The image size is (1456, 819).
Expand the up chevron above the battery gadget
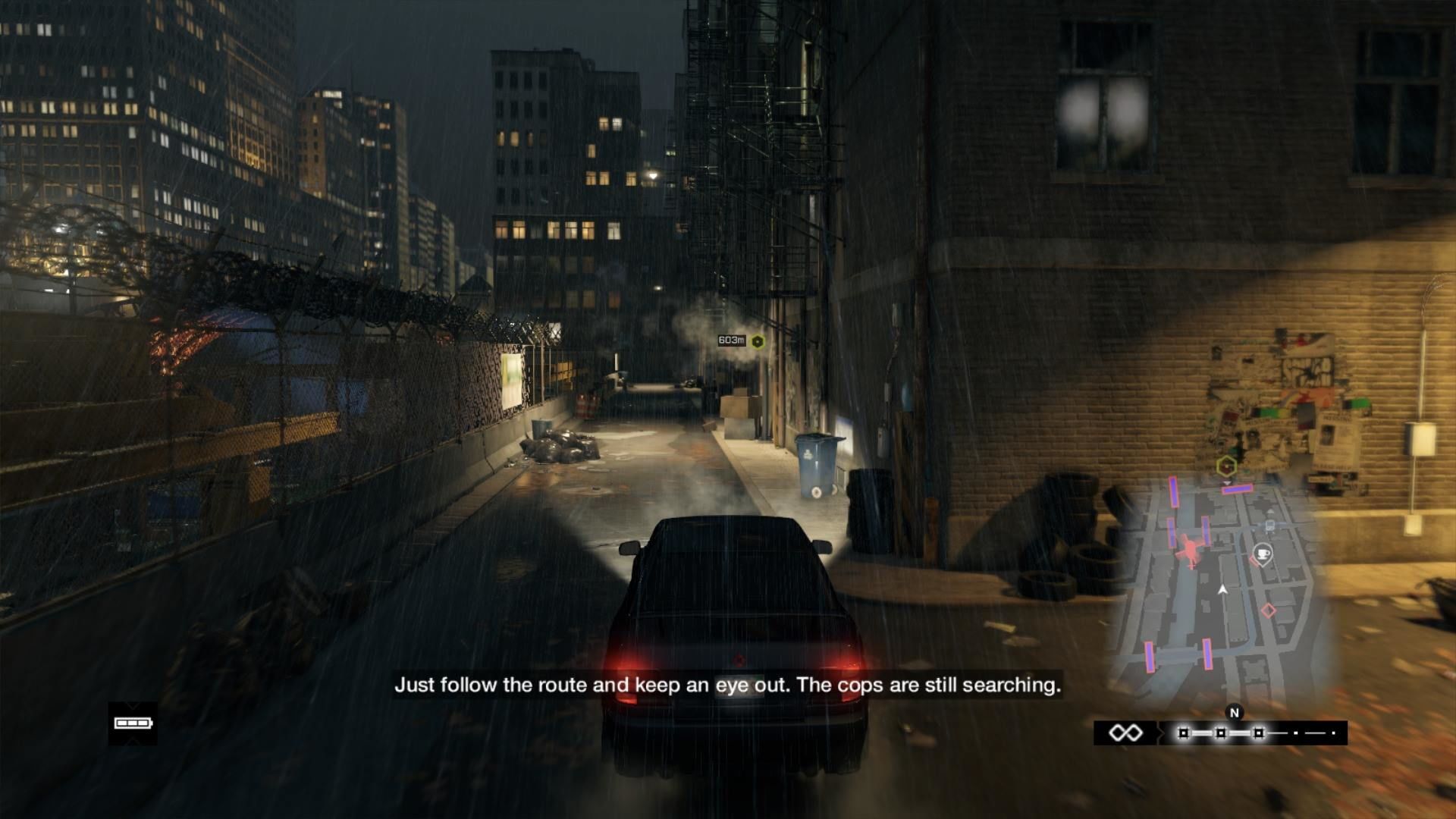pos(133,705)
